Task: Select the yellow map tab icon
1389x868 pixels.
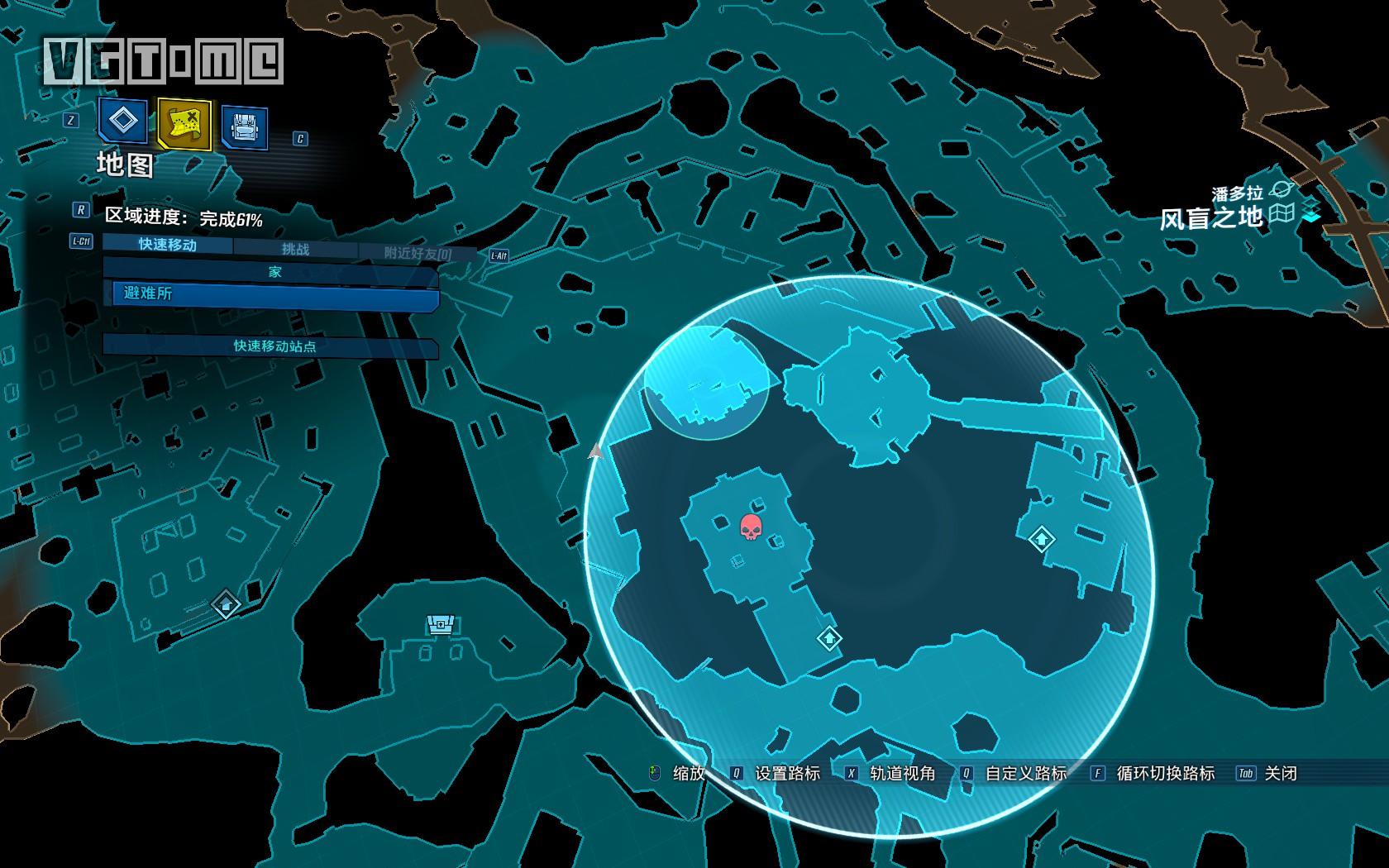Action: pos(184,124)
